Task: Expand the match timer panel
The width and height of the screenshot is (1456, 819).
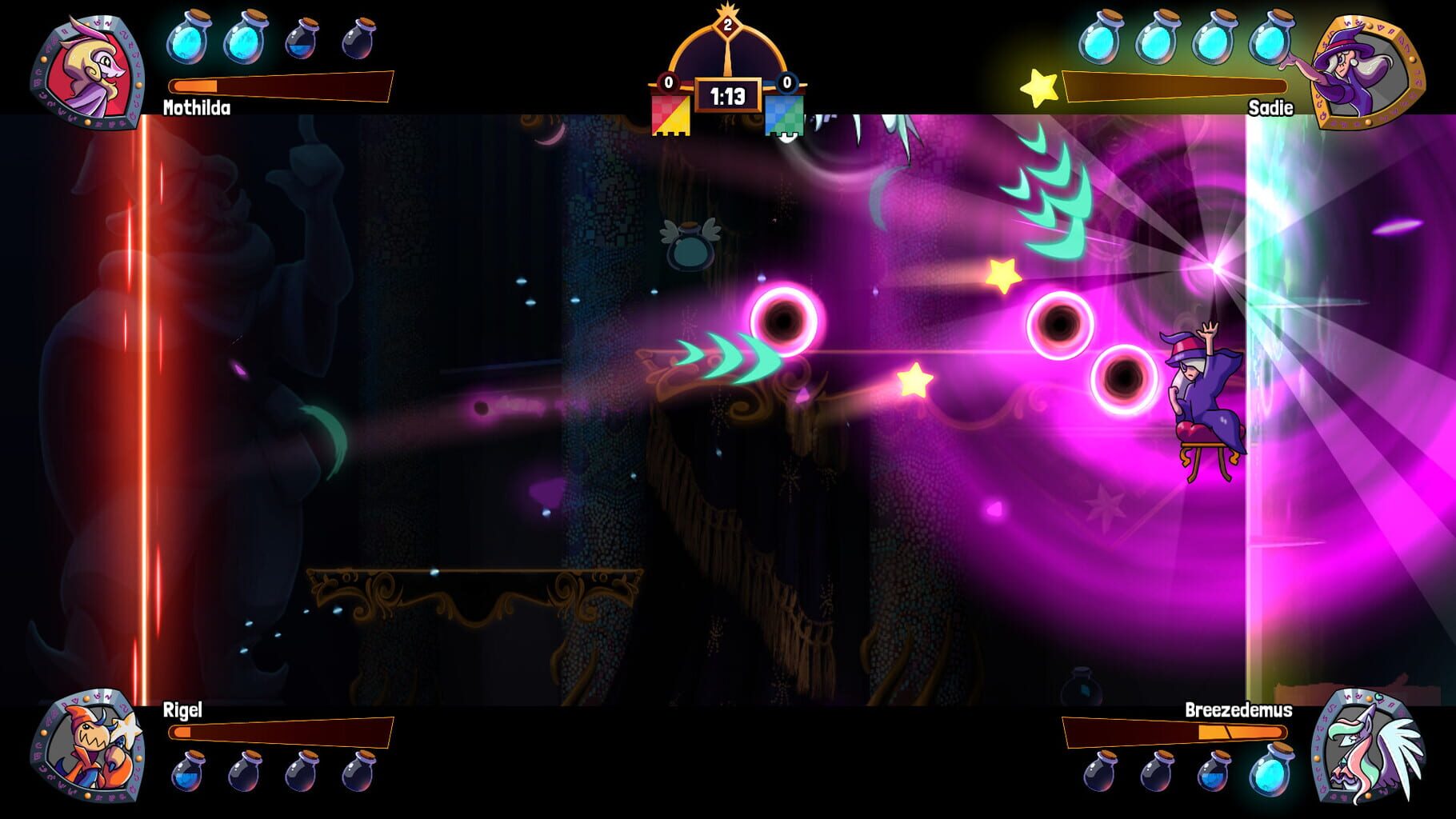Action: (728, 93)
